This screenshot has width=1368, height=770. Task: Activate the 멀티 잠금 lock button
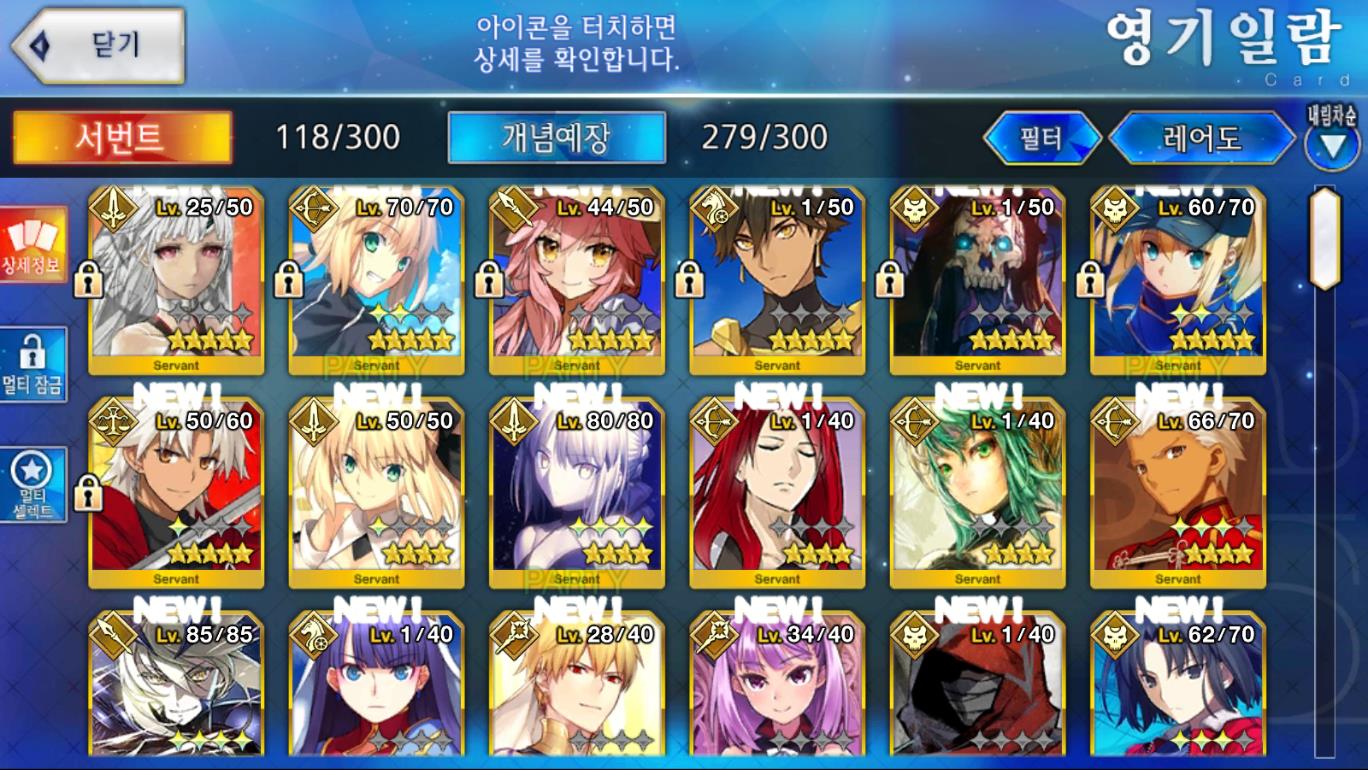tap(34, 365)
